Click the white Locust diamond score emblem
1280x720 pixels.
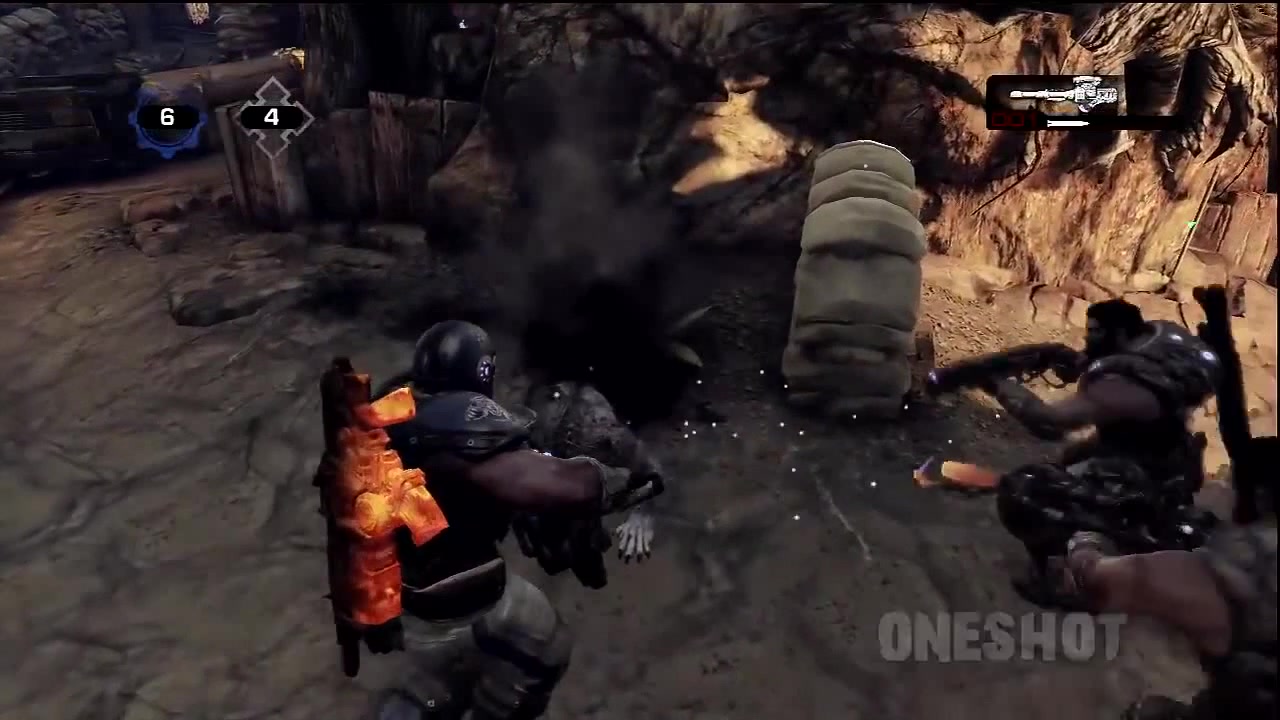coord(271,118)
